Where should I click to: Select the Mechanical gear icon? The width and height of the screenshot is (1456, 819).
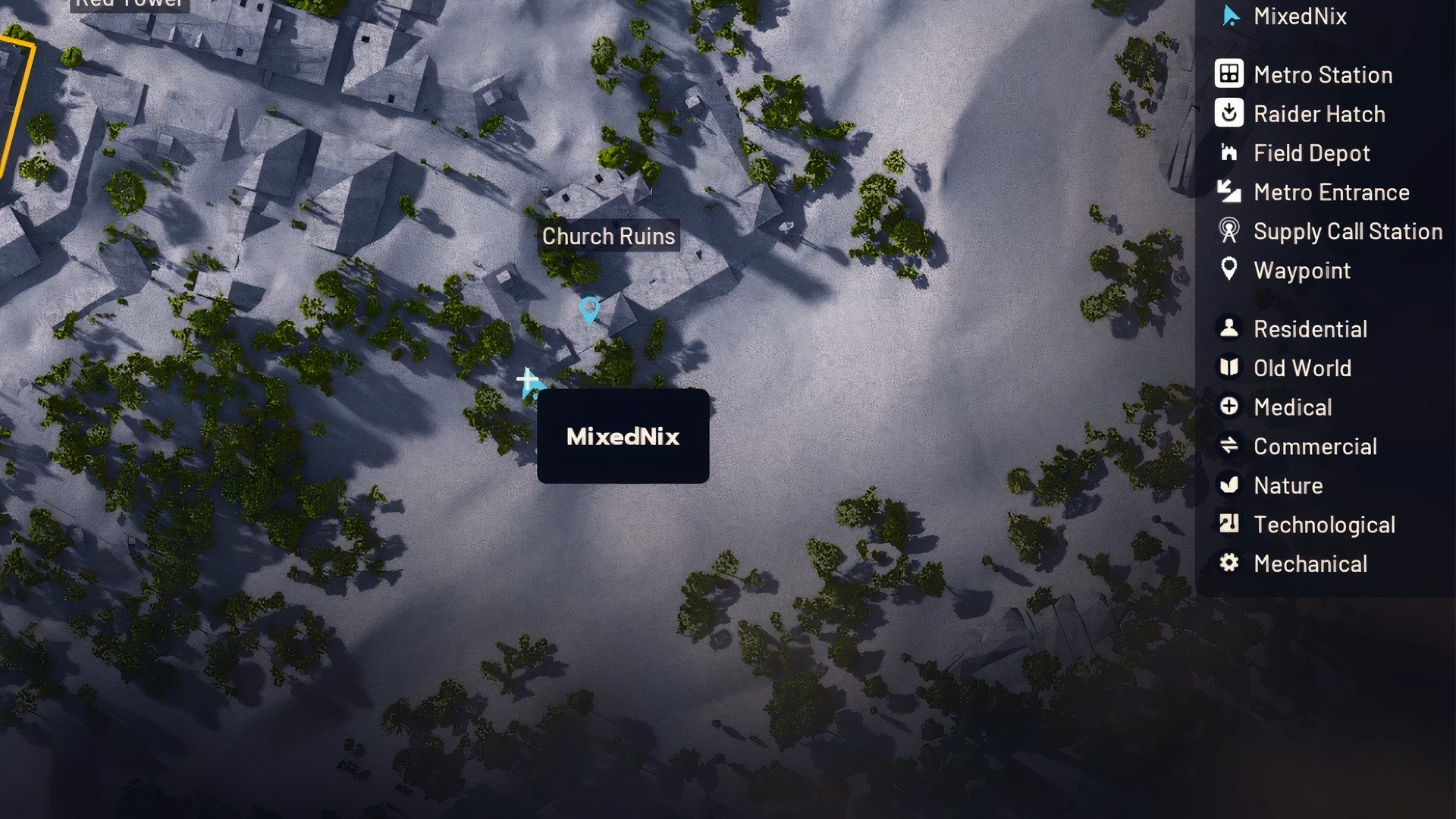(1228, 563)
